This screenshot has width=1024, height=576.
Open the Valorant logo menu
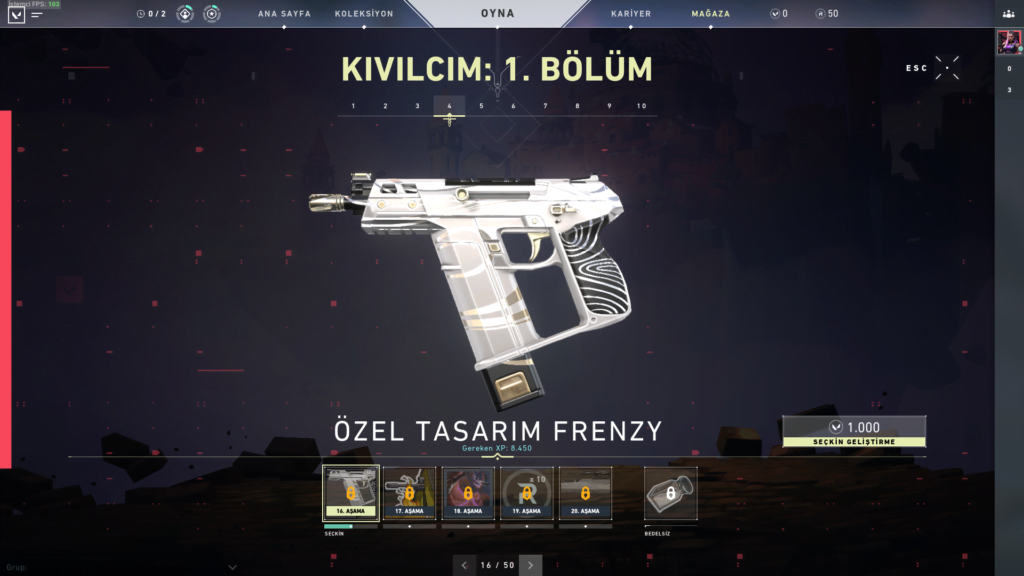coord(16,15)
